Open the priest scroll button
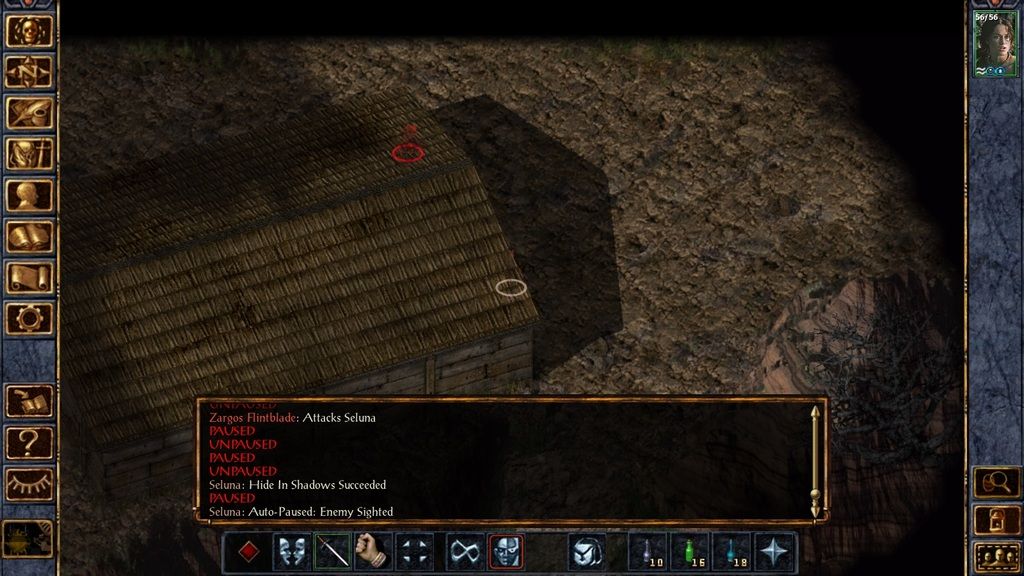The image size is (1024, 576). point(29,277)
